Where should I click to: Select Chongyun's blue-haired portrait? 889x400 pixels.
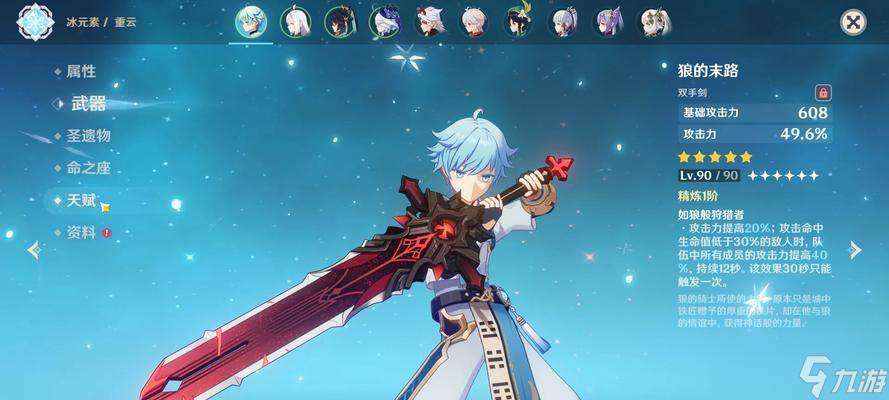pos(249,20)
